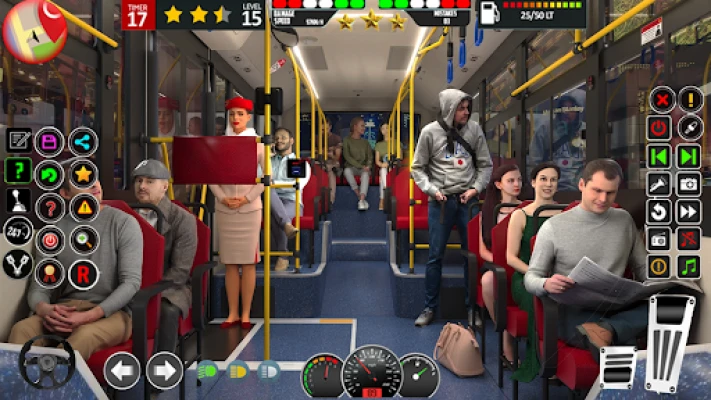Image resolution: width=711 pixels, height=400 pixels.
Task: Activate the yellow warning triangle hazard button
Action: [83, 208]
